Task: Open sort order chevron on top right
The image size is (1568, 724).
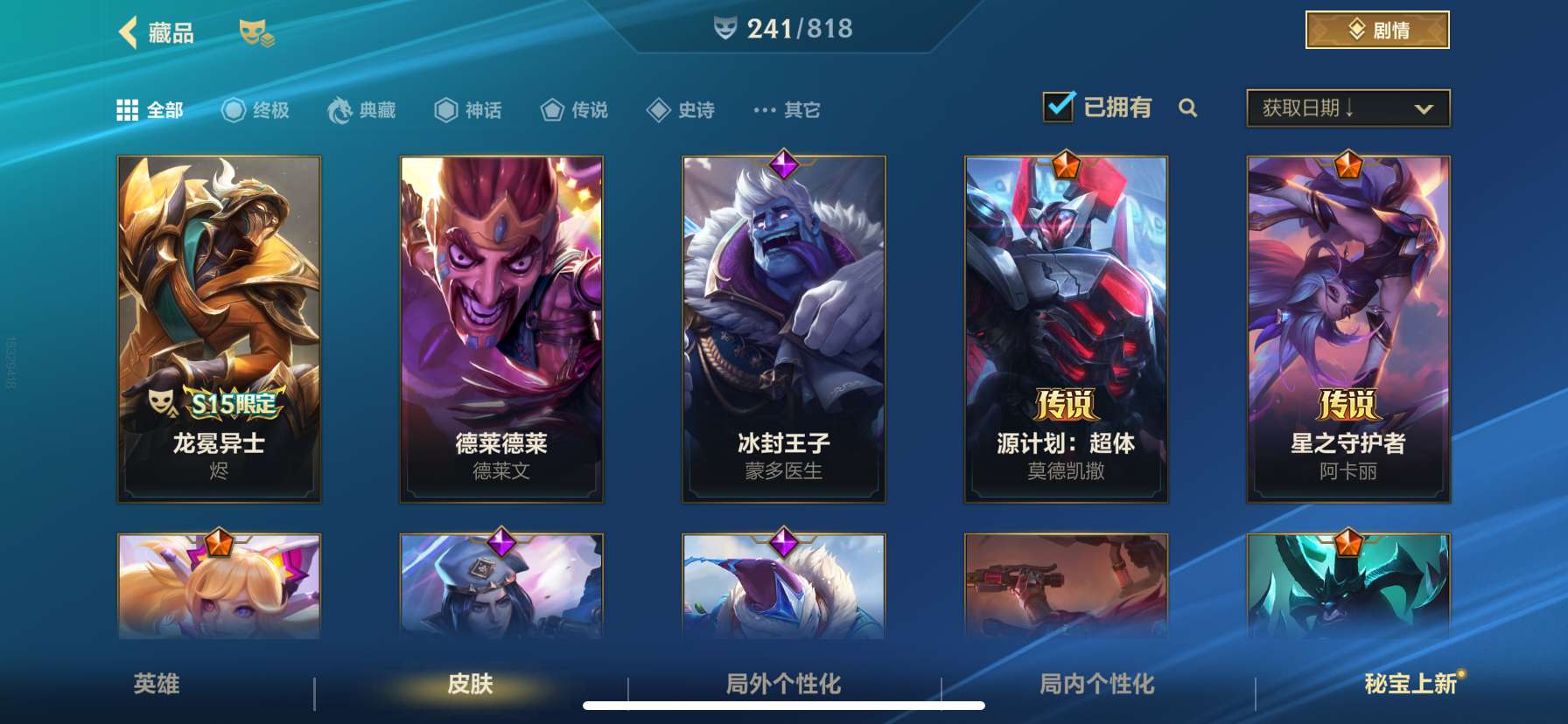Action: coord(1422,109)
